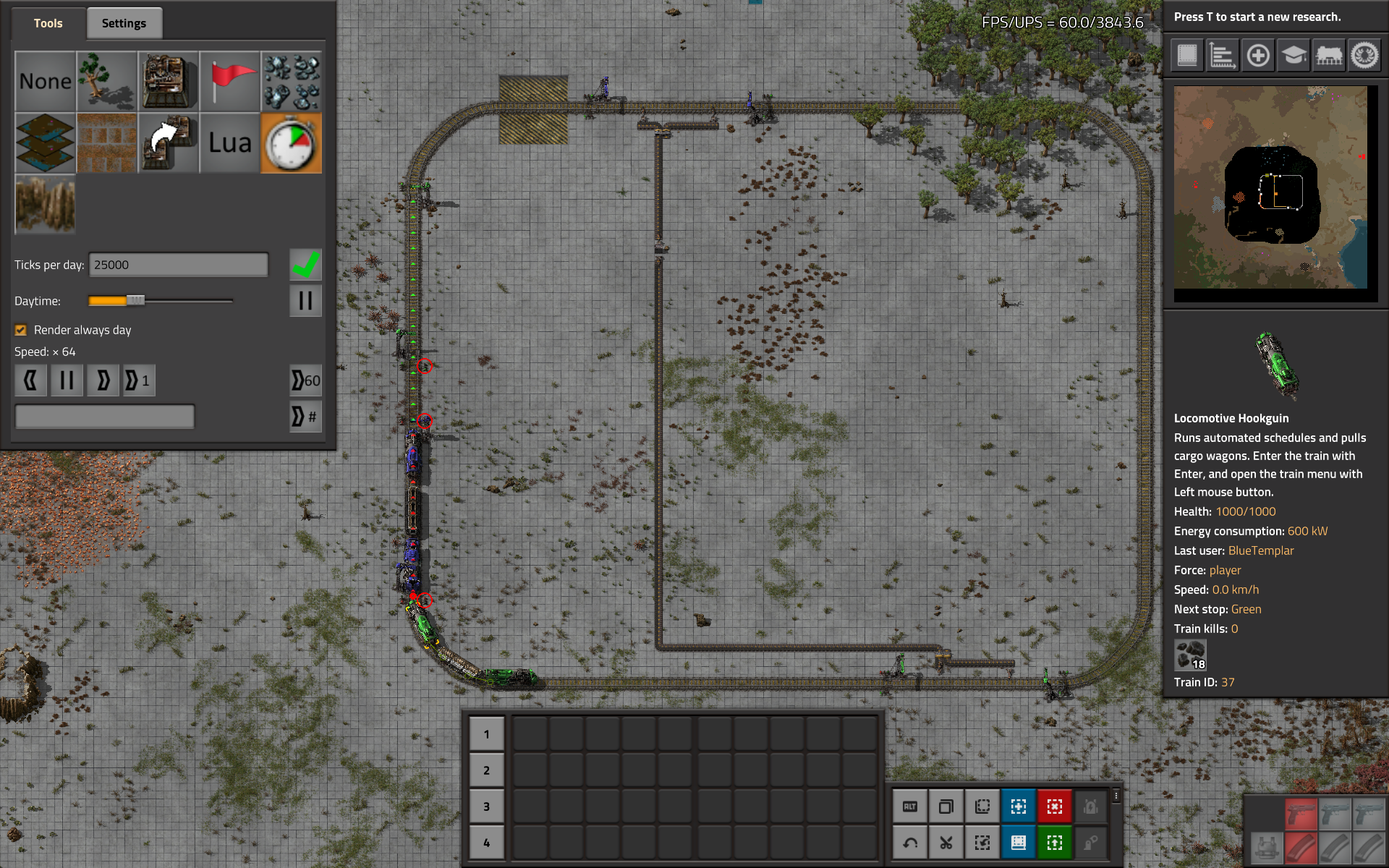This screenshot has width=1389, height=868.
Task: Select quickbar row 1 button
Action: (486, 734)
